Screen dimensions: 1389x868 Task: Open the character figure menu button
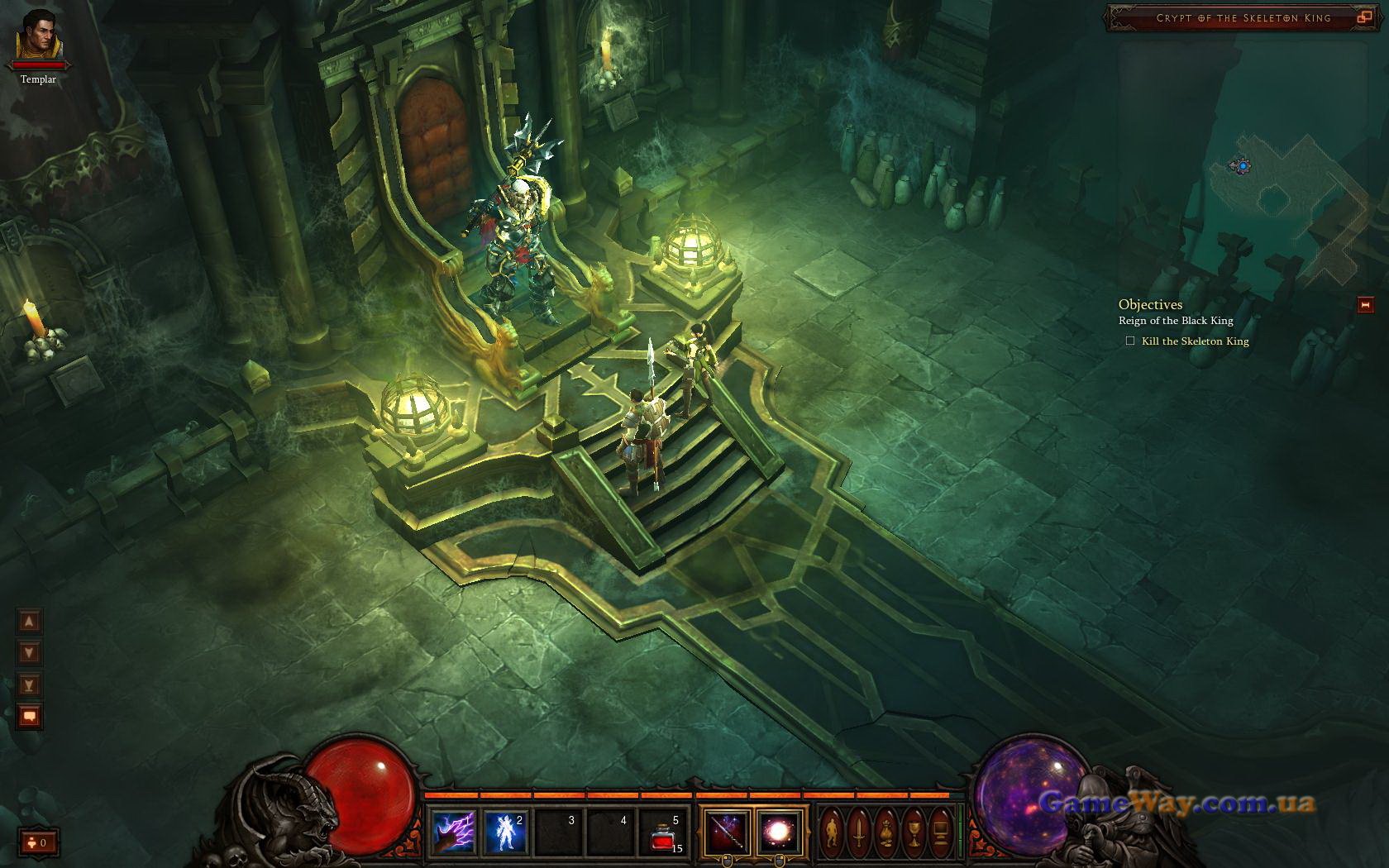pyautogui.click(x=832, y=831)
